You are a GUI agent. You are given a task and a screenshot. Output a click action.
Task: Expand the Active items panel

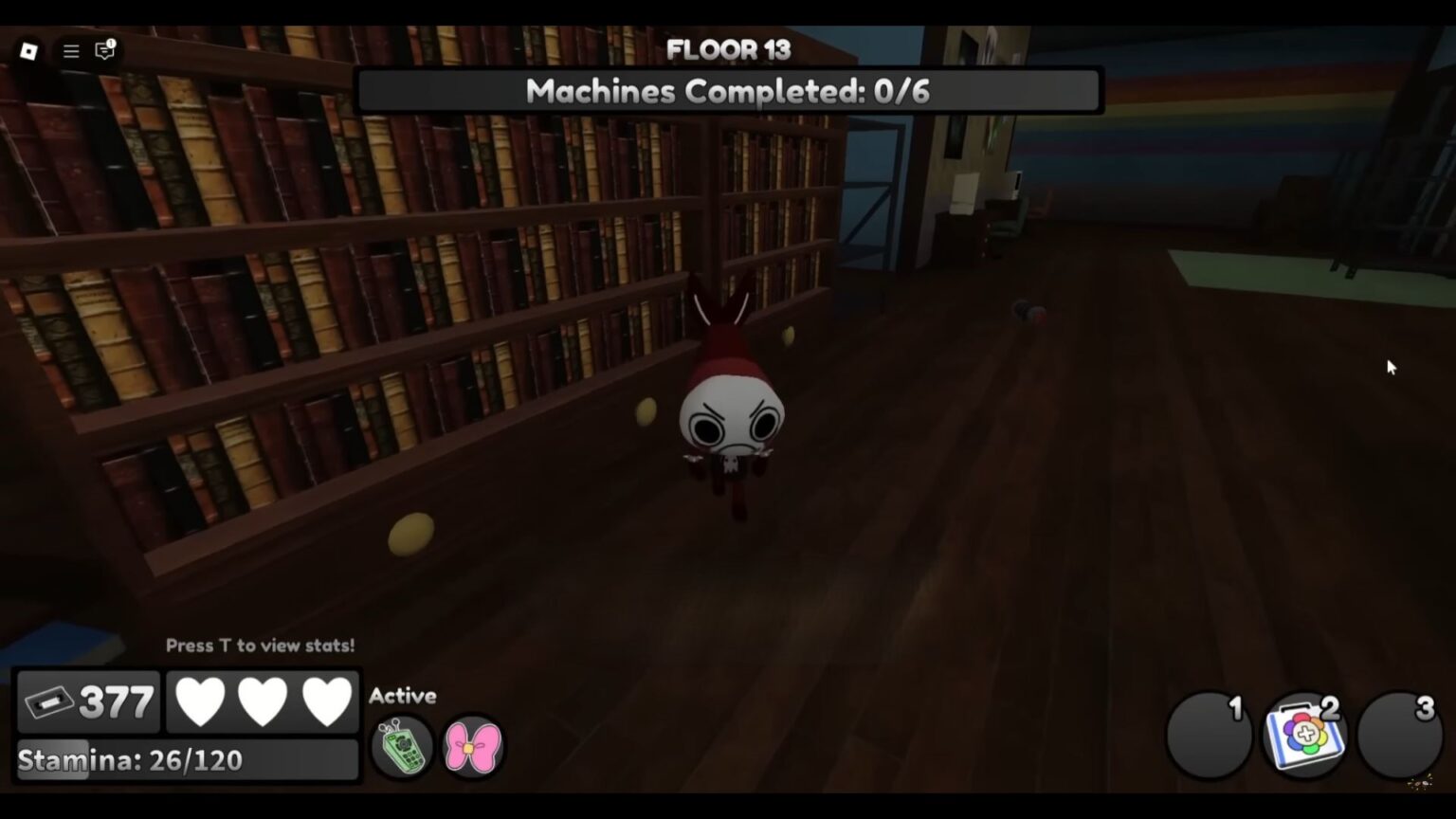[402, 696]
